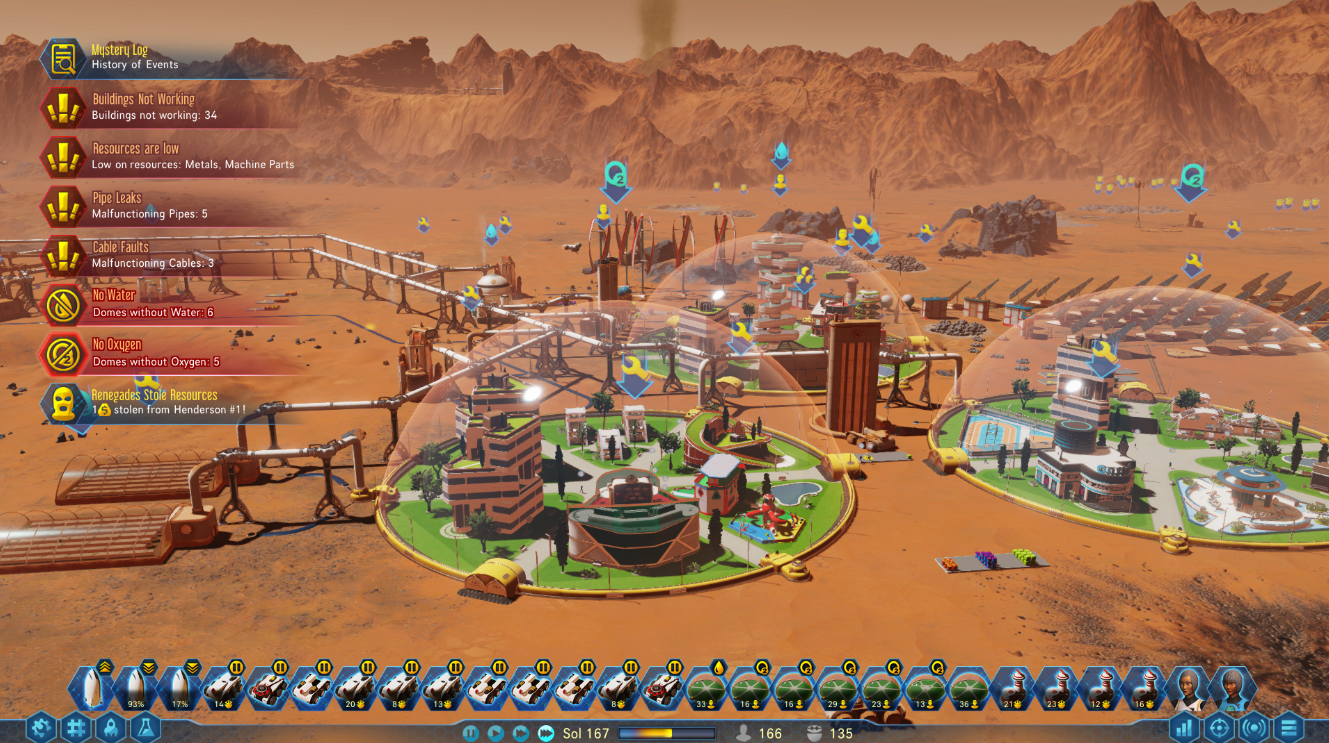Set normal game speed with play button

[x=497, y=732]
